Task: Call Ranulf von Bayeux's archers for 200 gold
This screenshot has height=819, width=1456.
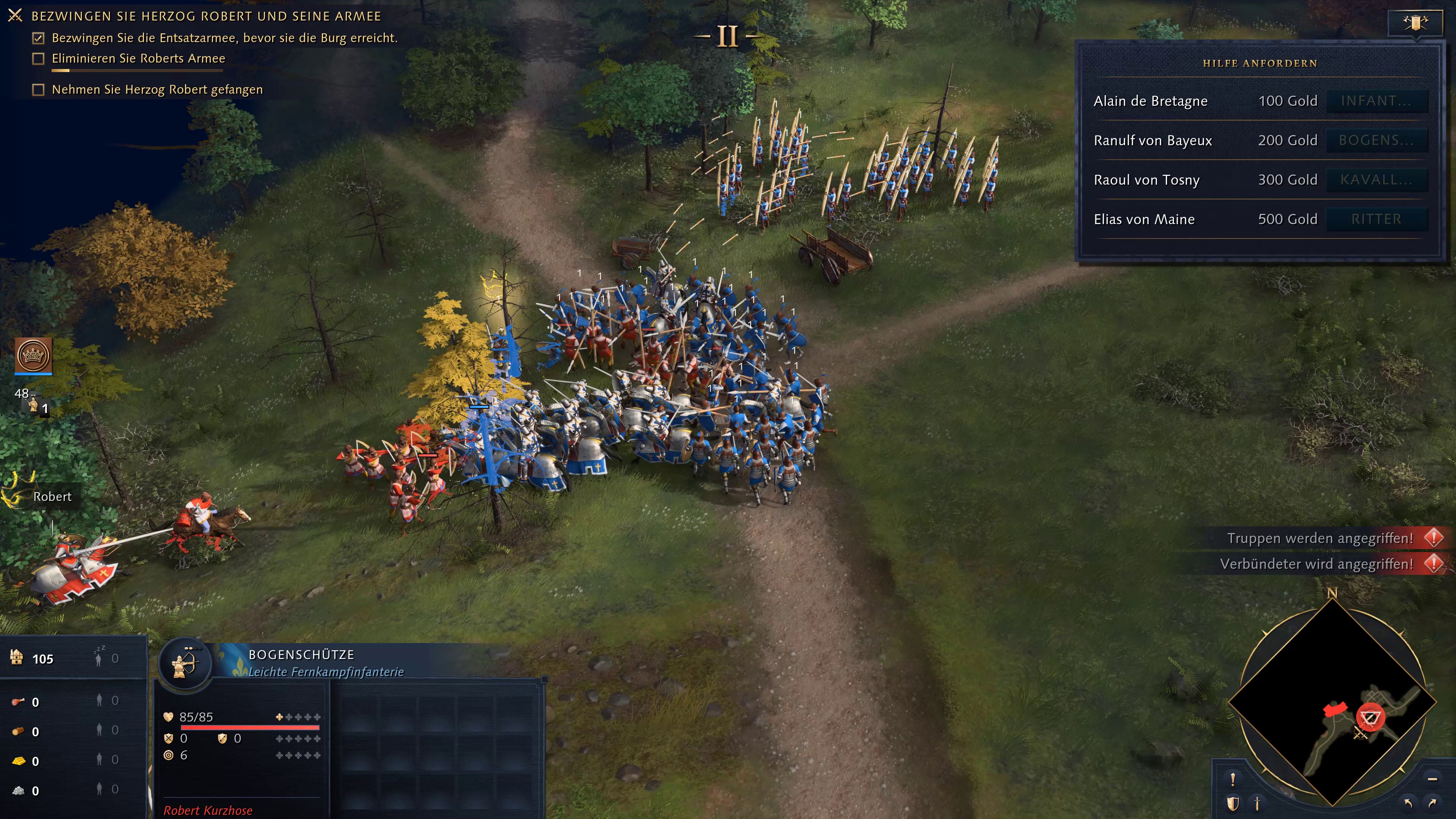Action: click(1376, 141)
